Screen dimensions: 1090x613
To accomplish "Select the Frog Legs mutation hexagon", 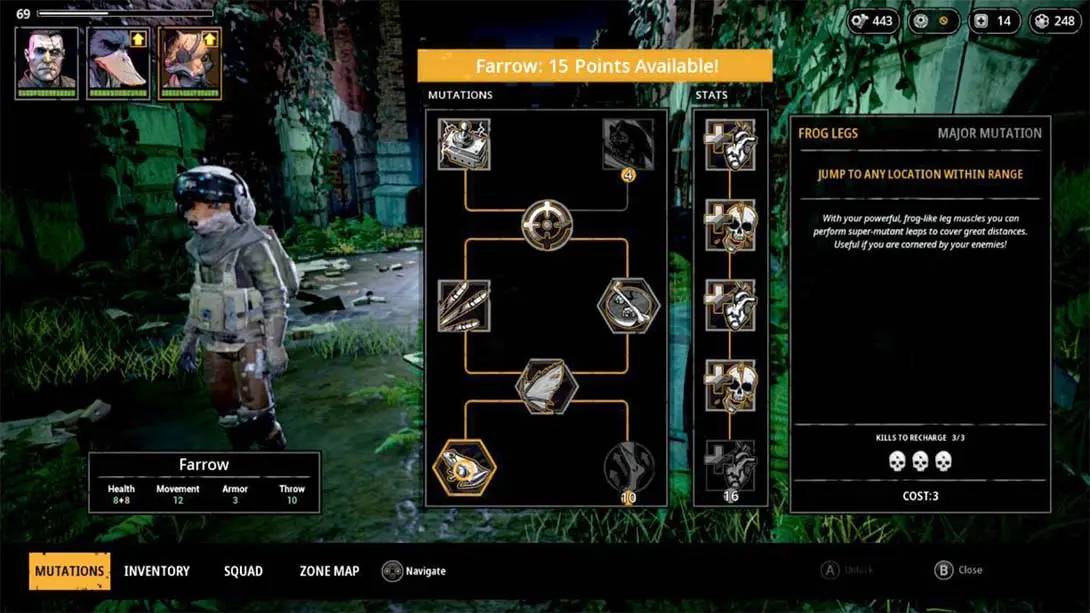I will [464, 465].
